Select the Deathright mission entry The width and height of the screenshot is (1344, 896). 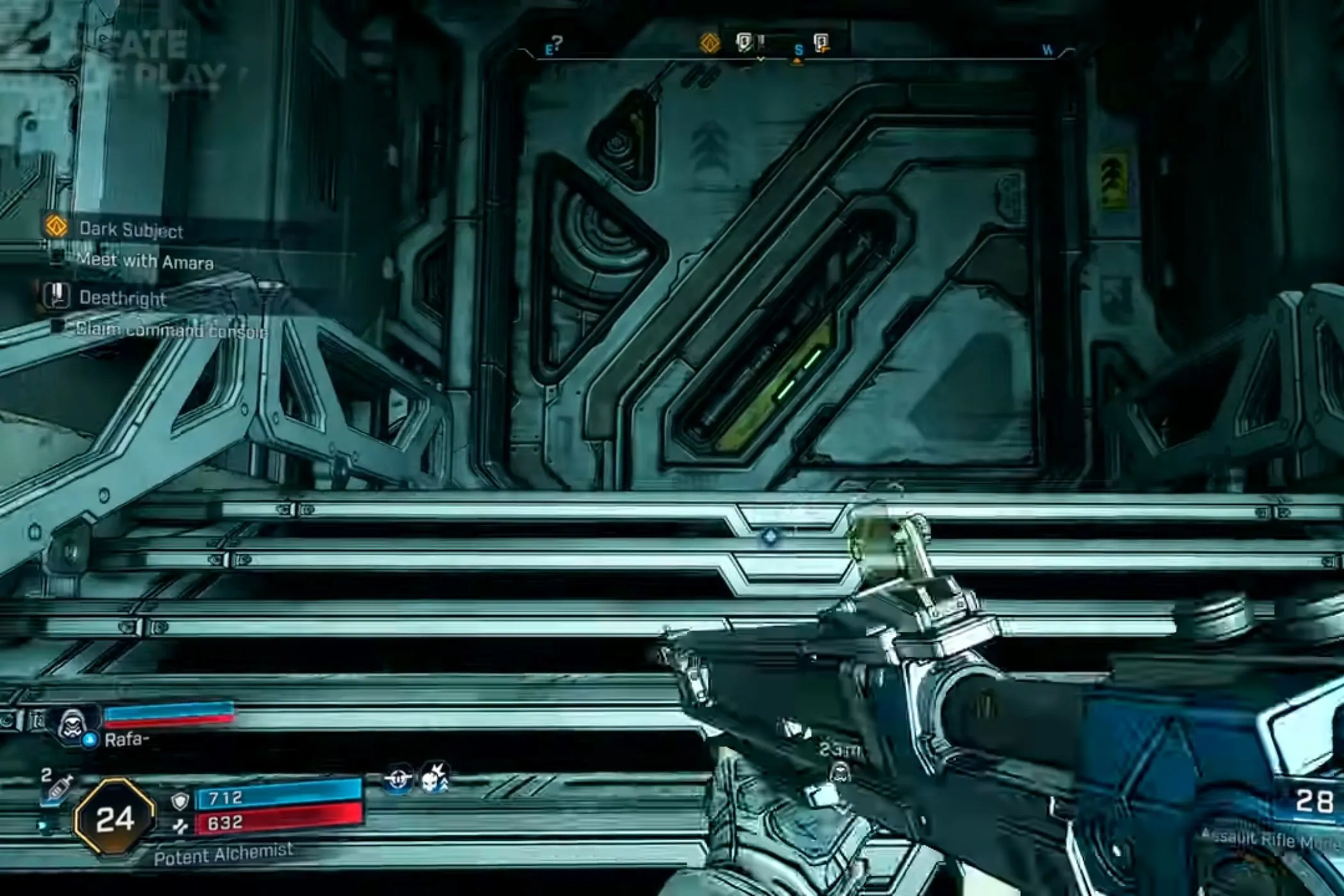click(122, 298)
